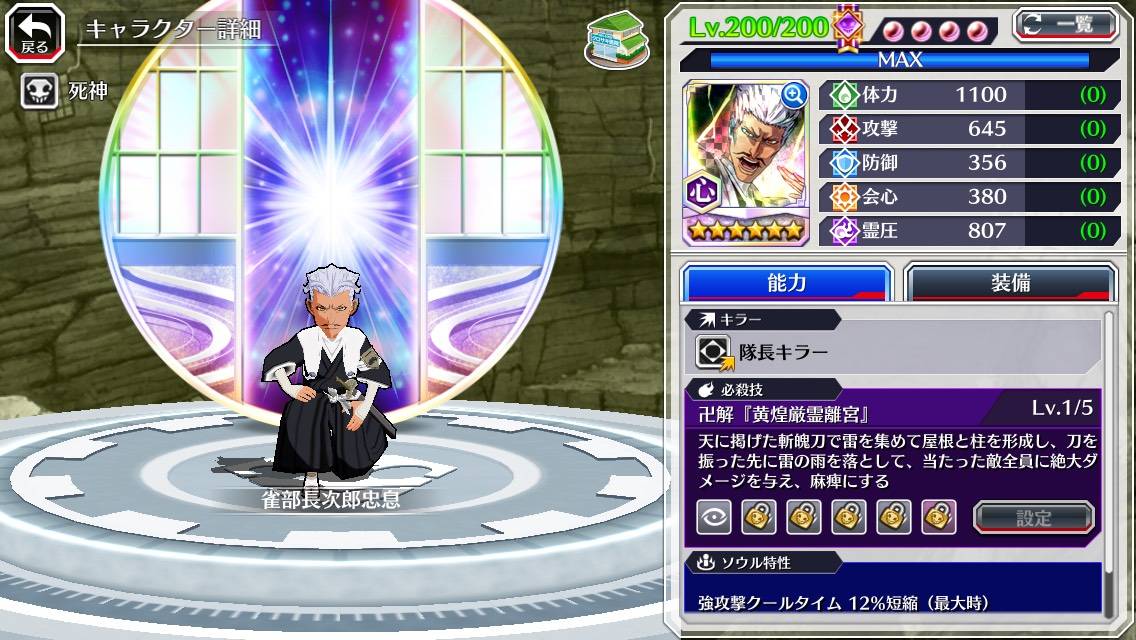View special move with the eye icon
This screenshot has height=640, width=1136.
[x=712, y=517]
